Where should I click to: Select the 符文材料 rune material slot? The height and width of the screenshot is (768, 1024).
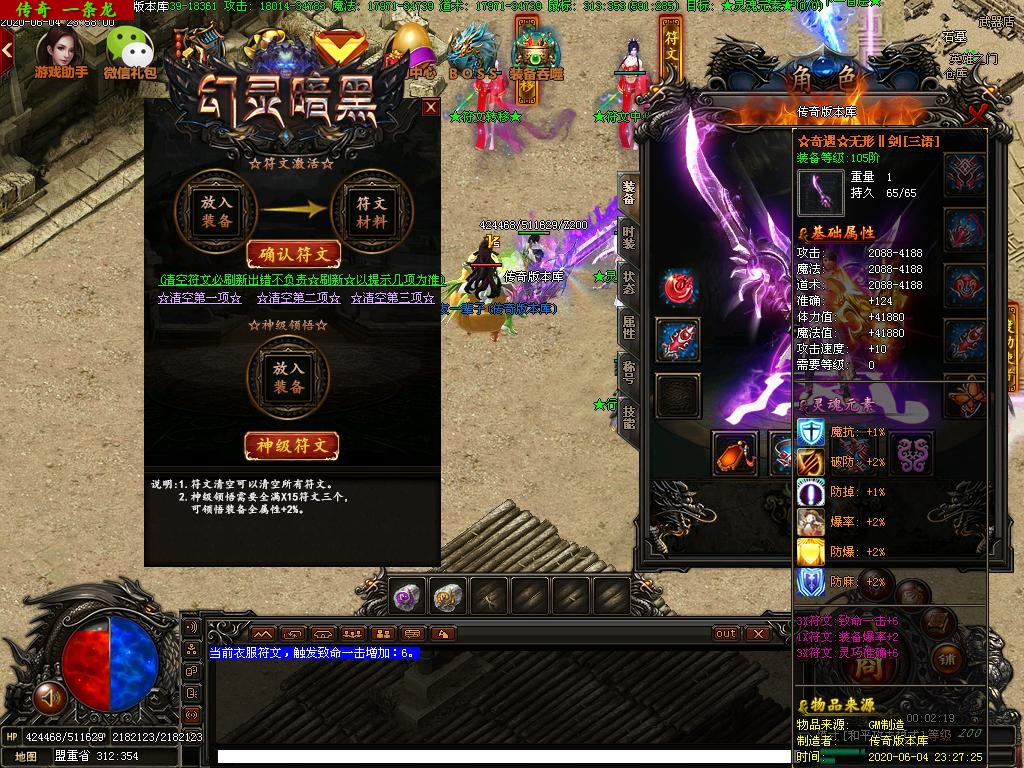click(x=372, y=210)
